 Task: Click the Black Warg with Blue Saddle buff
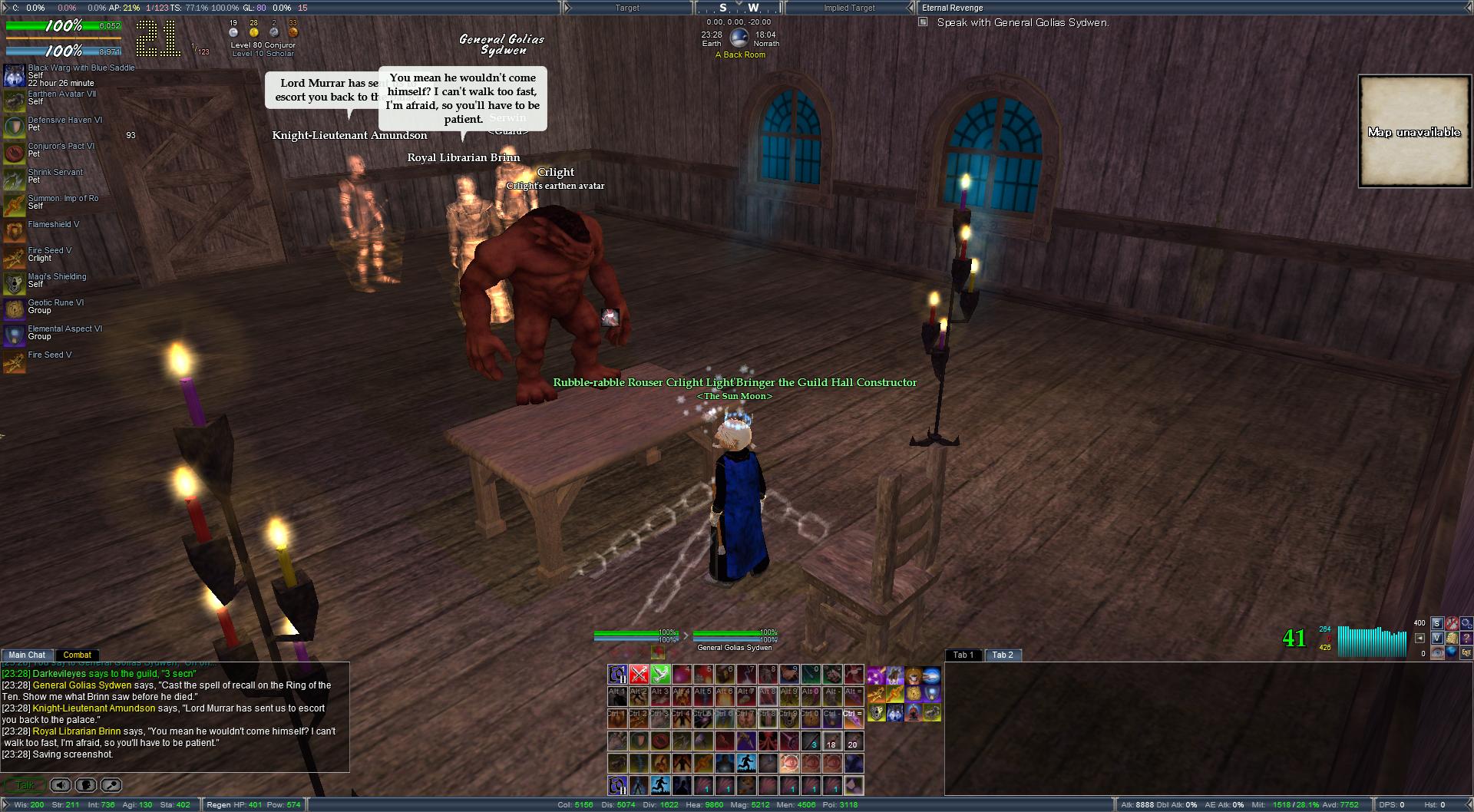tap(15, 75)
